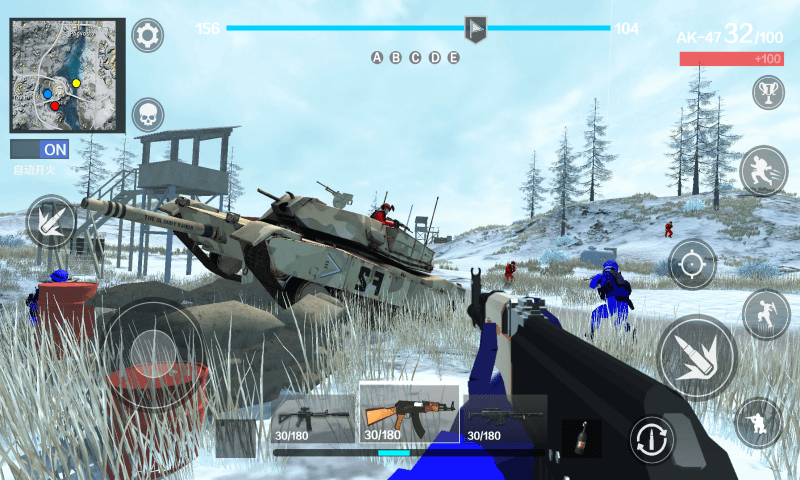Image resolution: width=800 pixels, height=480 pixels.
Task: Select the AK-47 weapon slot
Action: [409, 414]
